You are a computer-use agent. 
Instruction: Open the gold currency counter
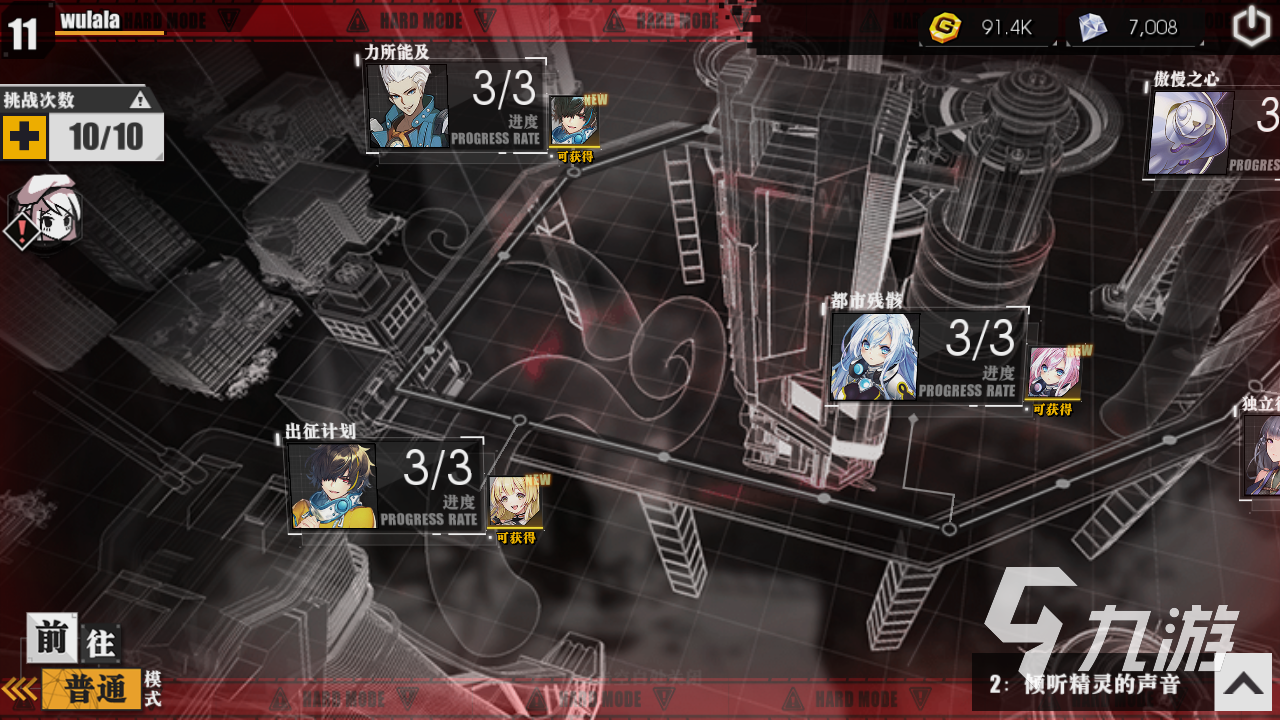coord(988,28)
